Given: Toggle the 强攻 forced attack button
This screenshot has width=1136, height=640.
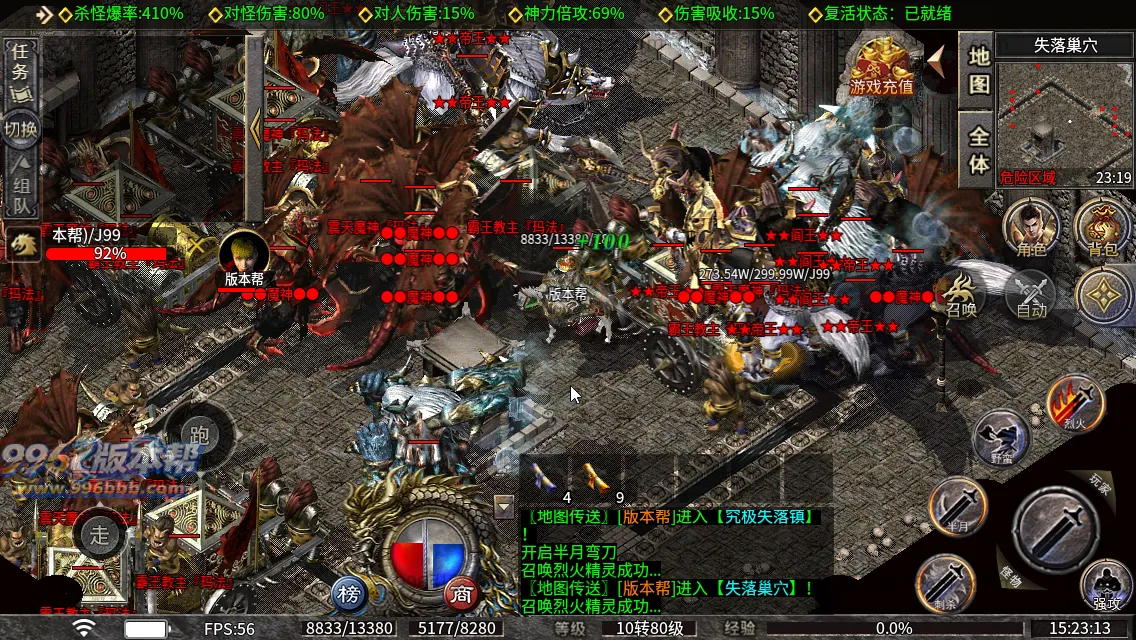Looking at the screenshot, I should (1106, 585).
